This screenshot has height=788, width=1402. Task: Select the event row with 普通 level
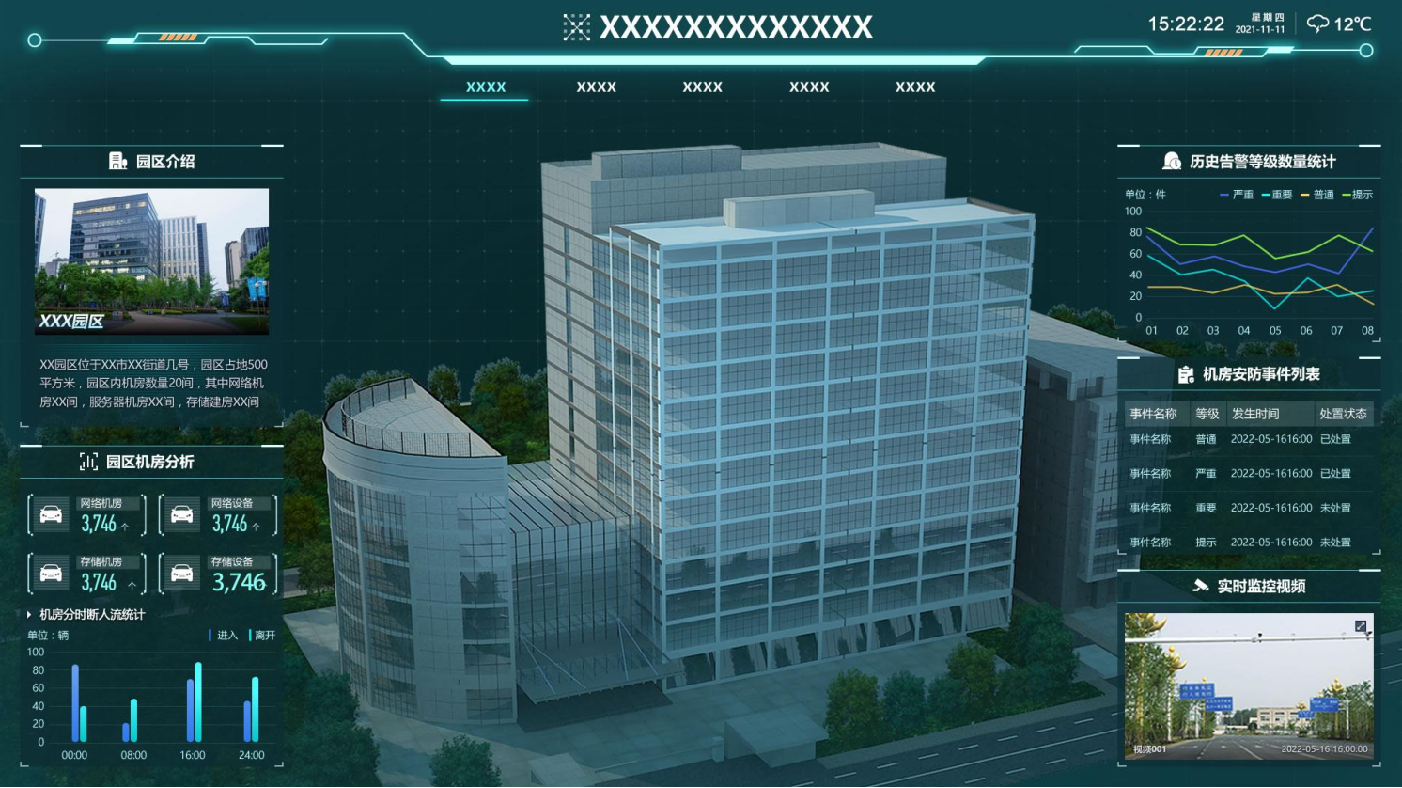click(x=1248, y=439)
